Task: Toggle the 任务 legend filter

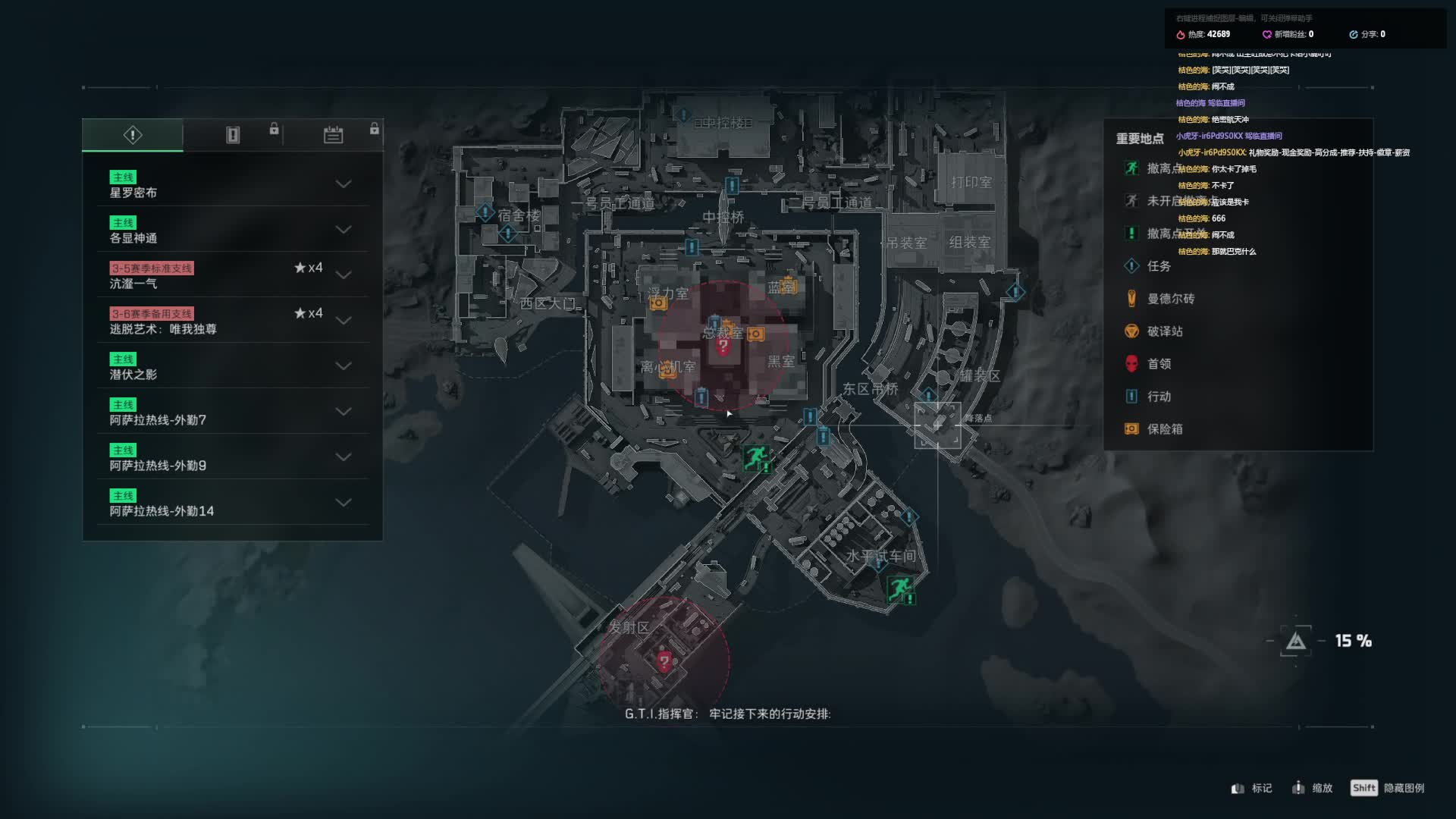Action: [x=1158, y=266]
